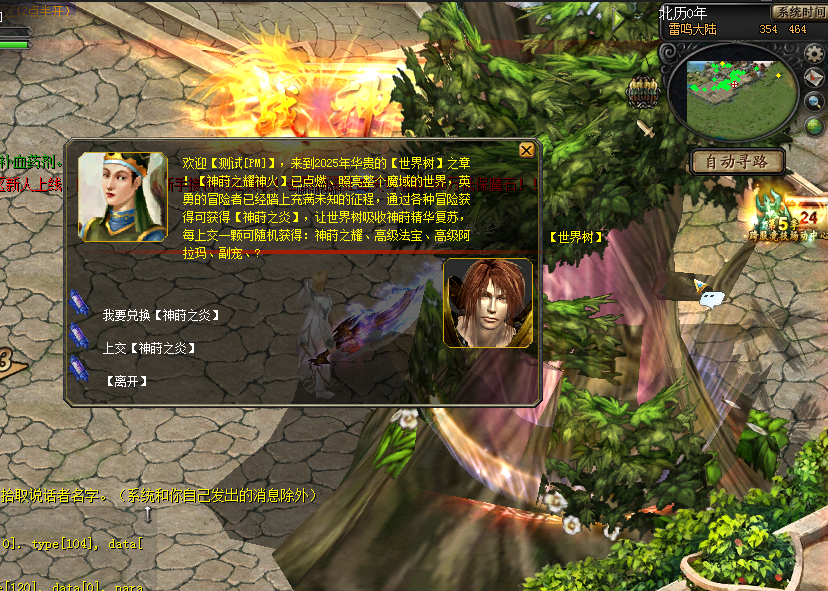Open the green globe world map icon

click(812, 125)
